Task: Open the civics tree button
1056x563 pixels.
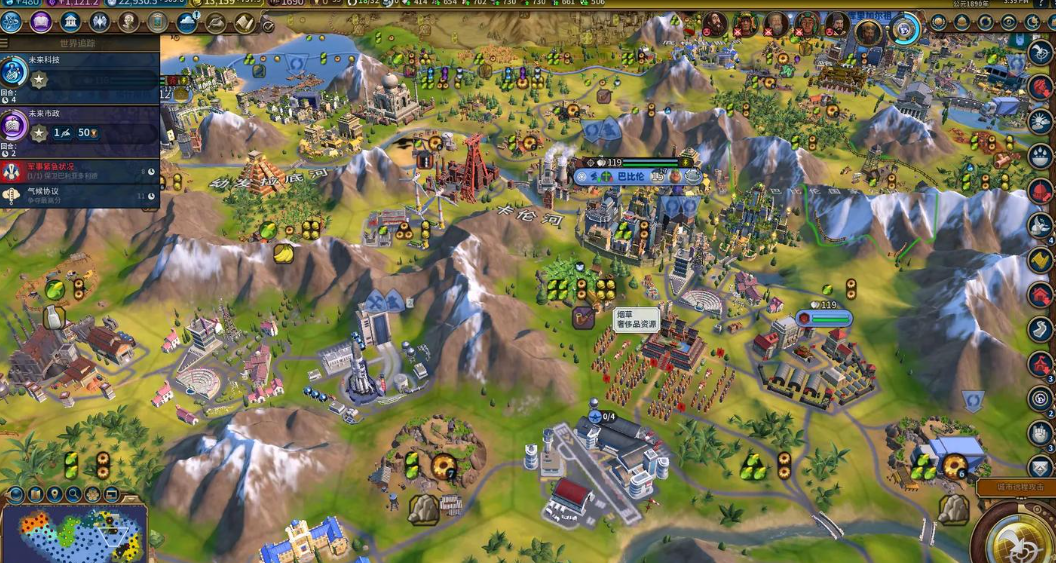Action: click(x=42, y=22)
